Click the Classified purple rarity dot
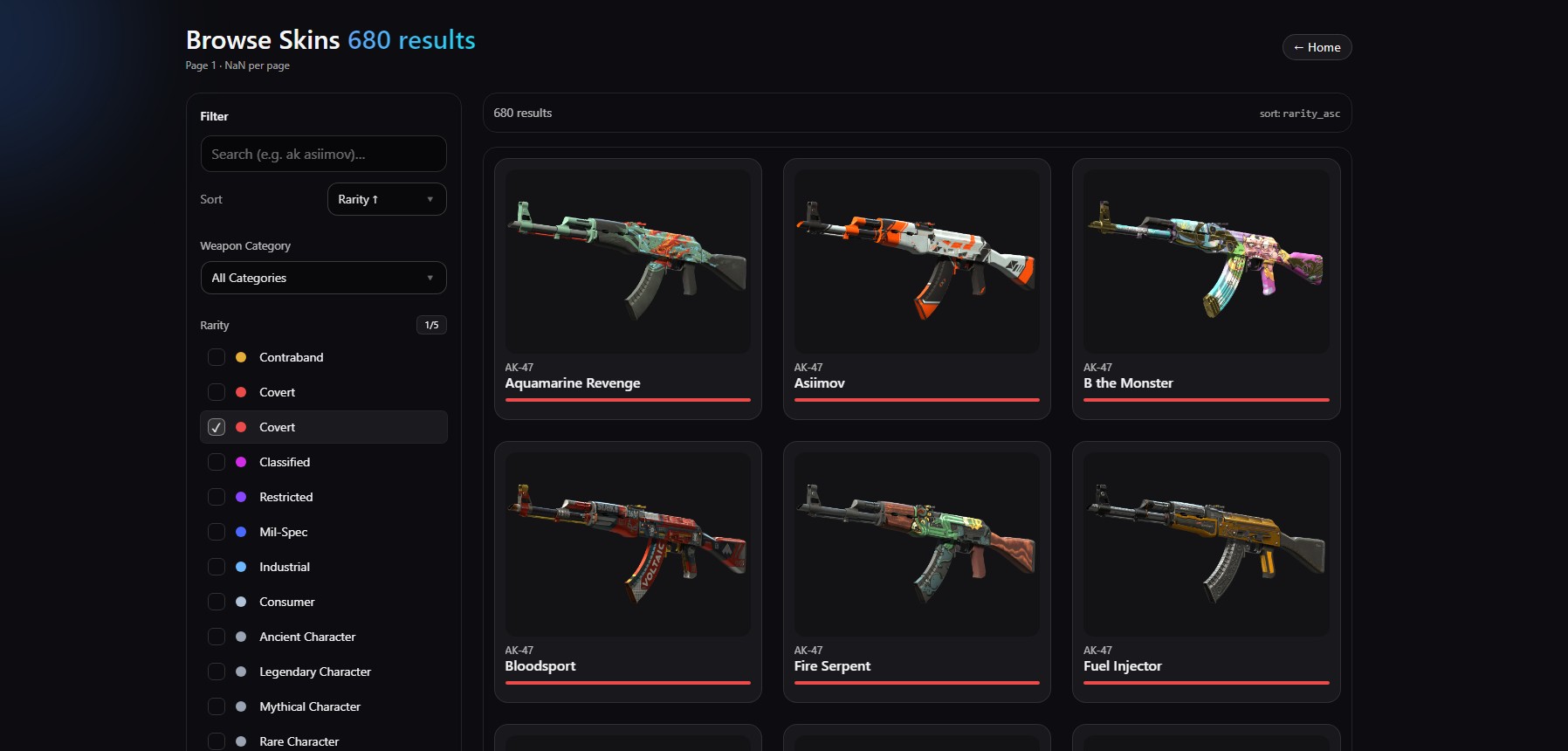Image resolution: width=1568 pixels, height=751 pixels. click(x=240, y=462)
